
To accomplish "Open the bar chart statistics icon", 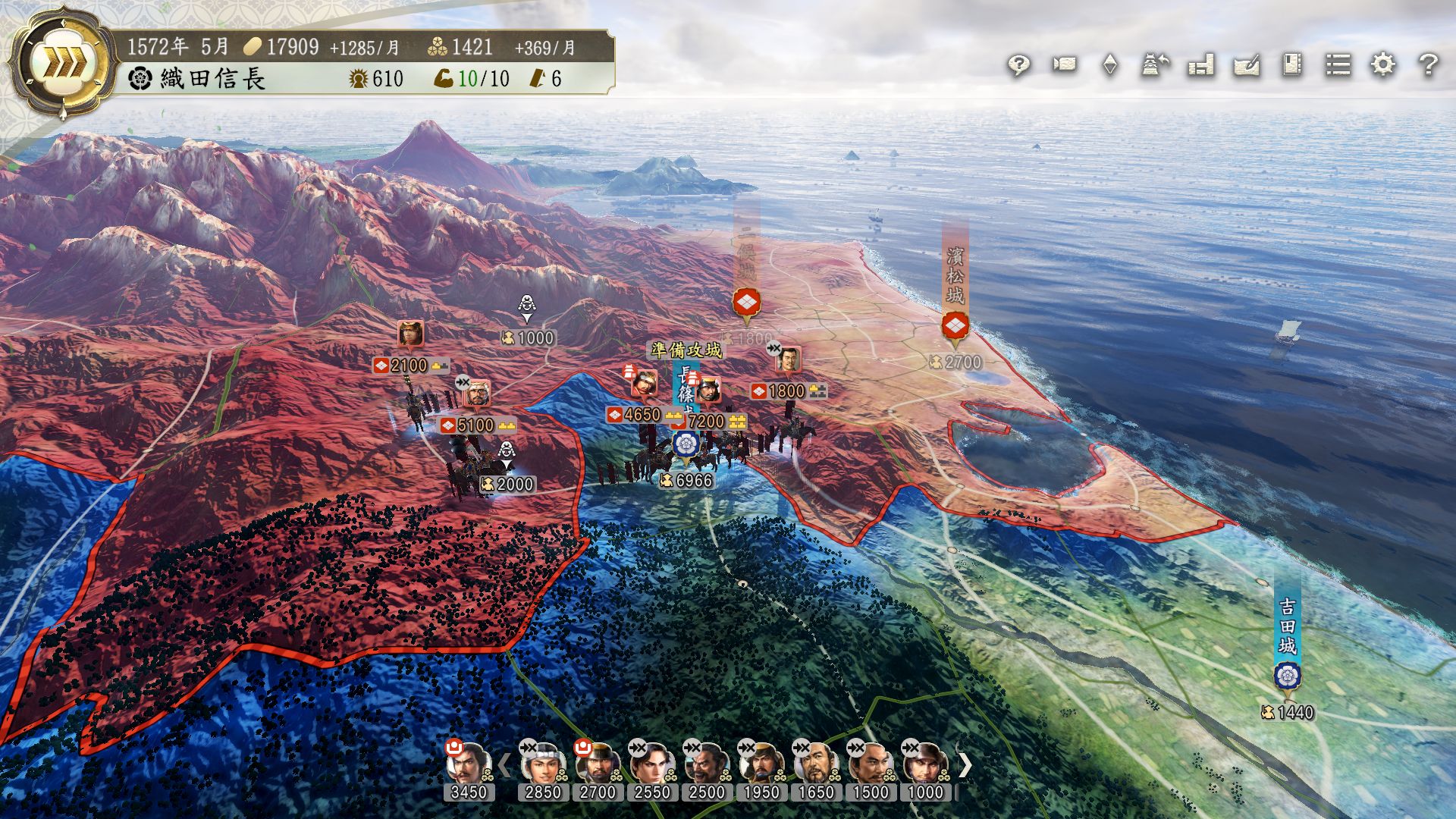I will 1201,65.
